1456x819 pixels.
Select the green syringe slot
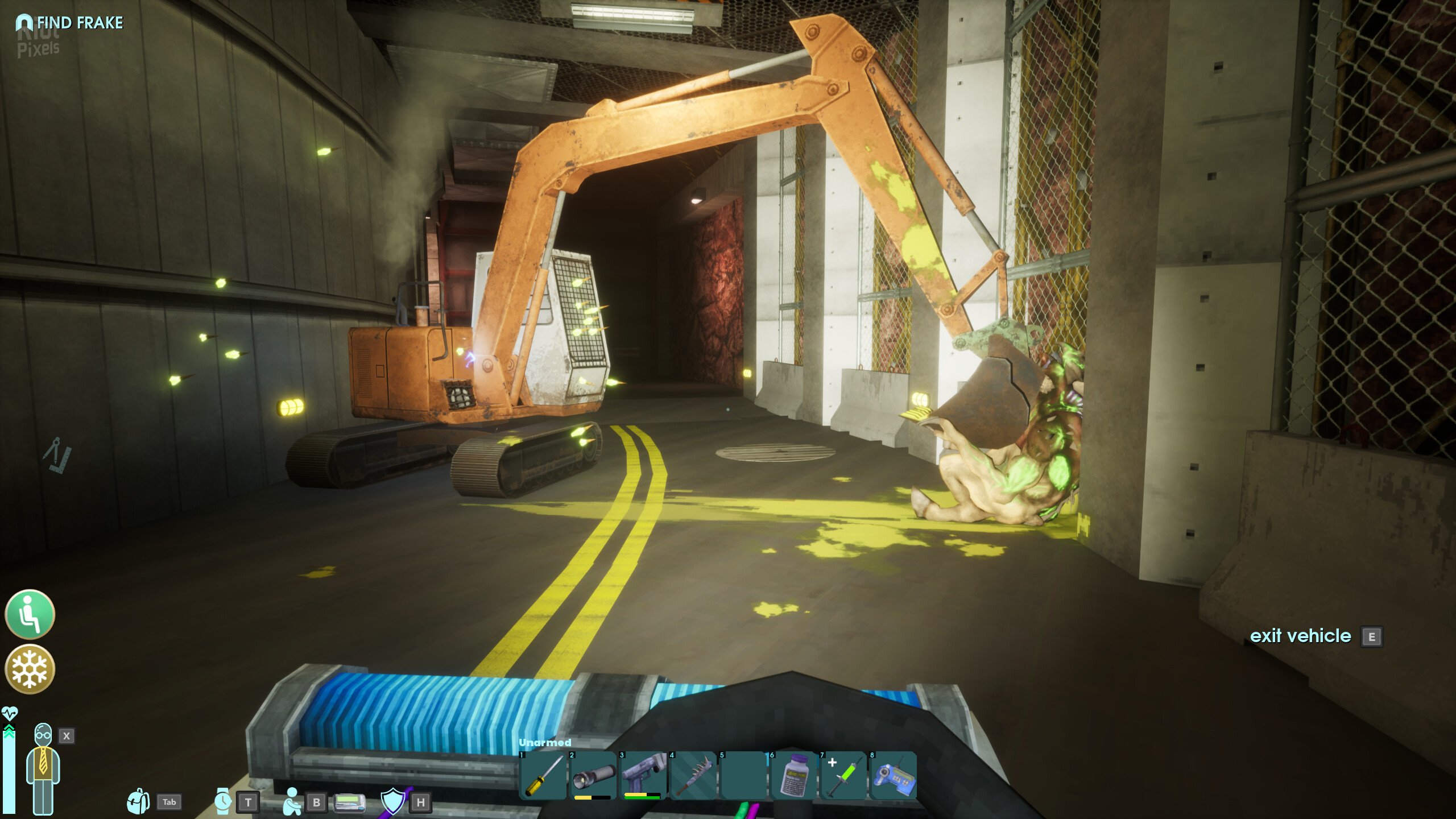tap(843, 776)
